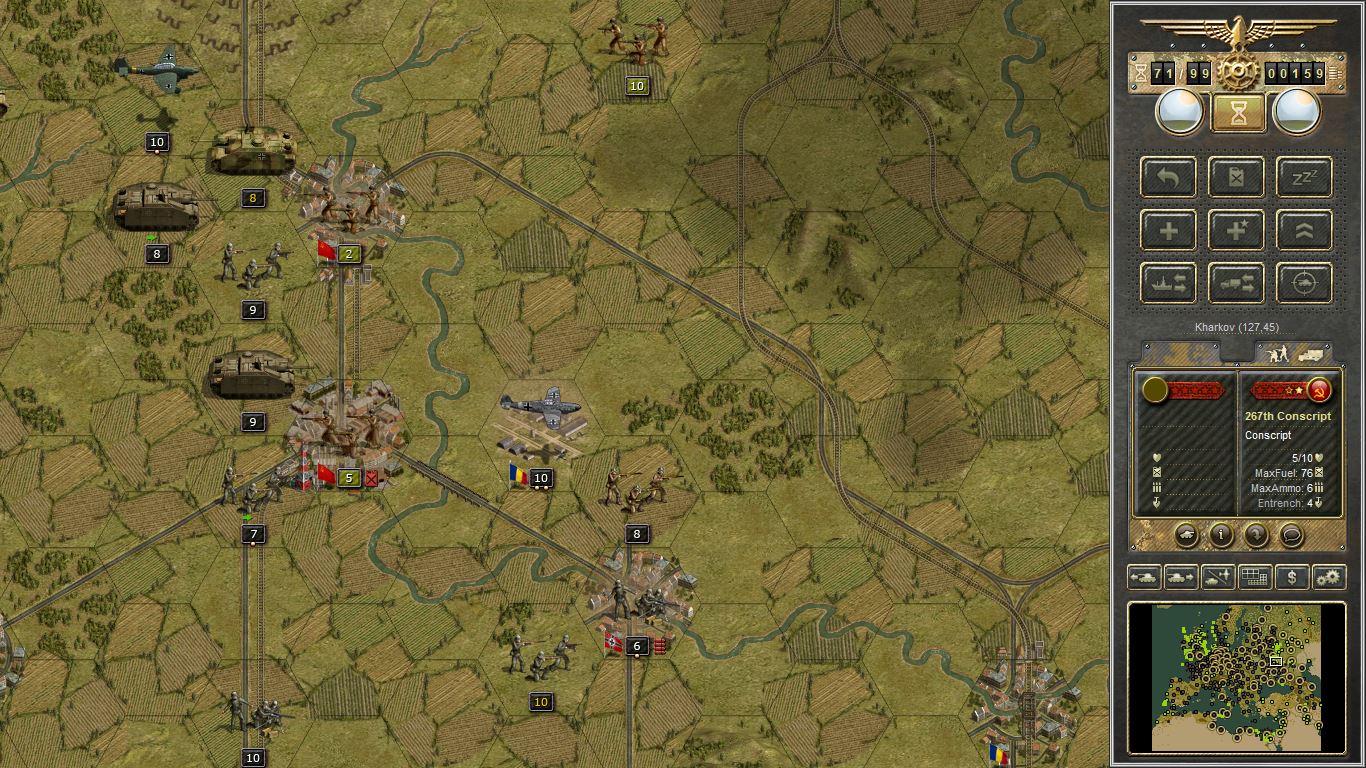This screenshot has width=1366, height=768.
Task: Open the chat speech-bubble button
Action: (x=1294, y=537)
